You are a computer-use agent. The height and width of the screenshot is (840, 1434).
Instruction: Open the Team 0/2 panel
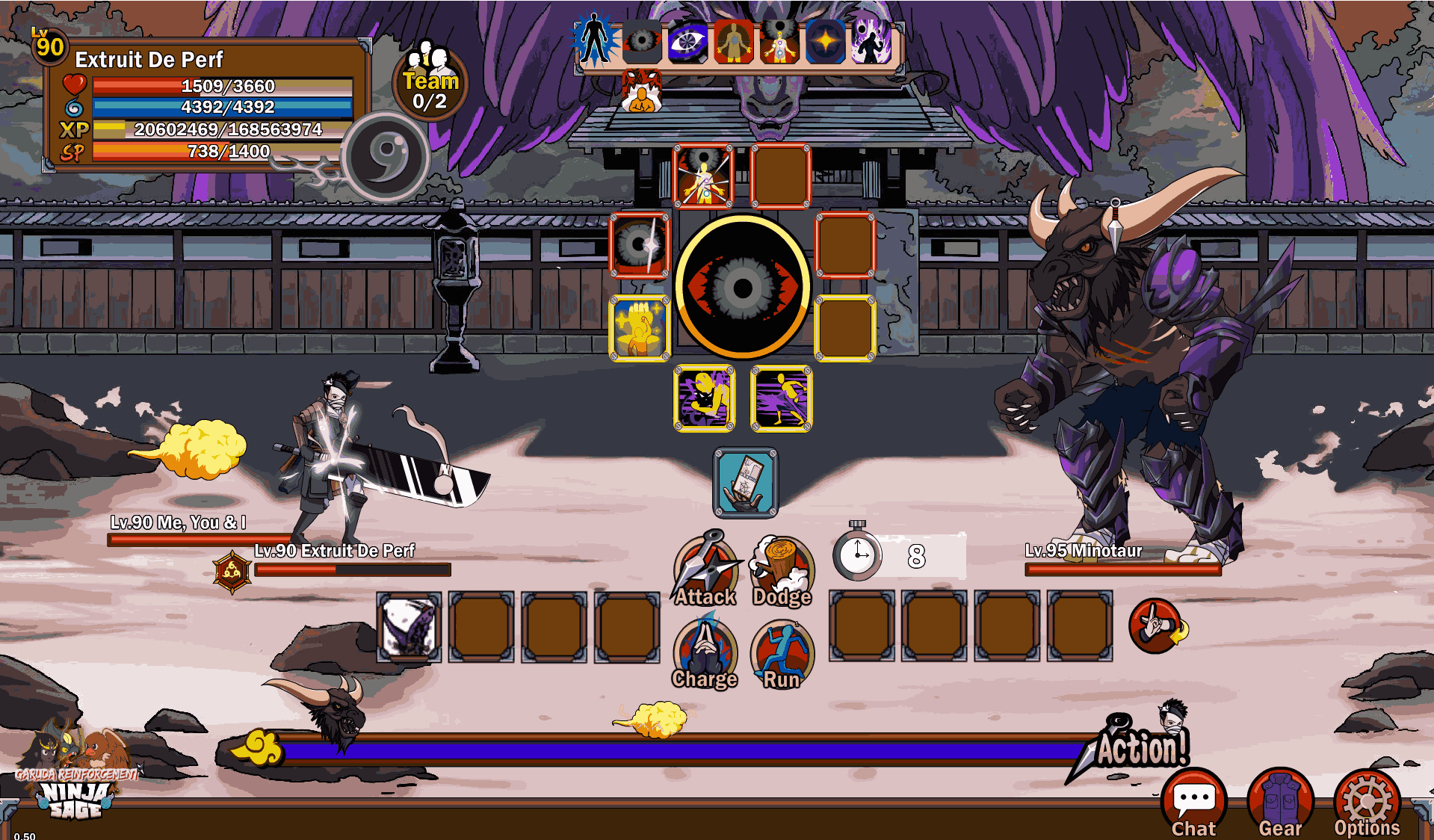[x=430, y=82]
